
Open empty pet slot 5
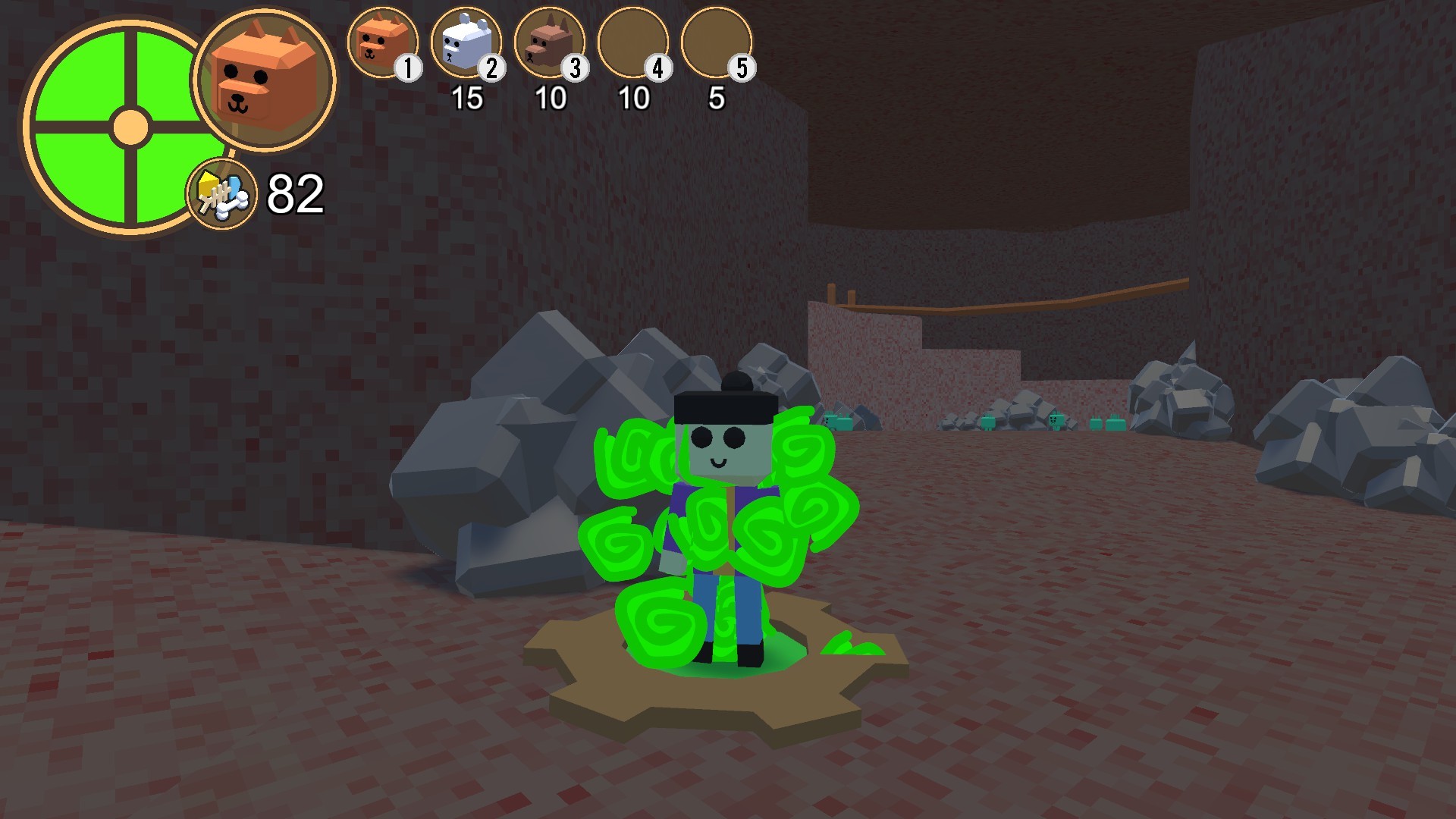coord(719,44)
